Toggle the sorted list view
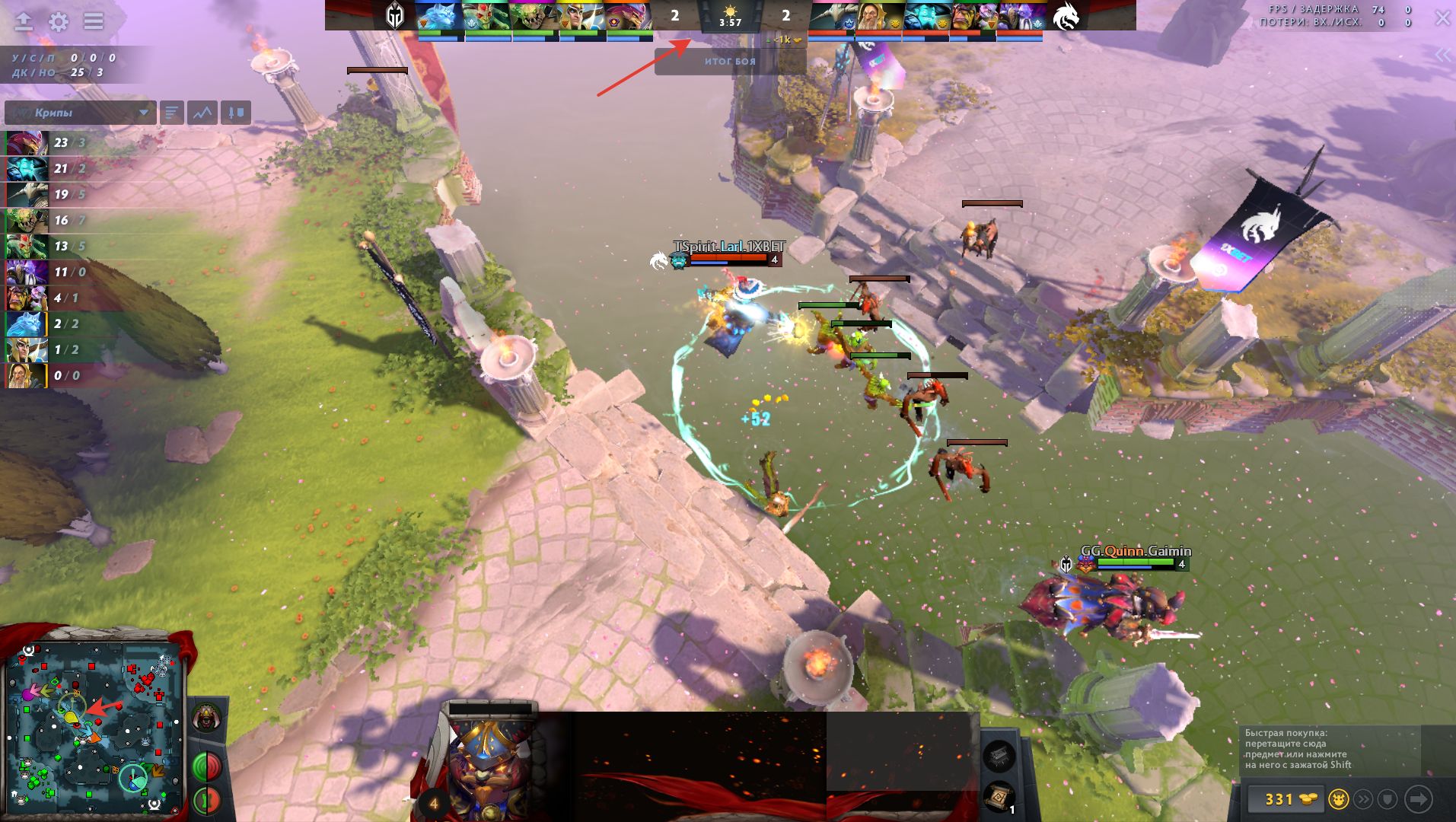1456x822 pixels. 172,113
